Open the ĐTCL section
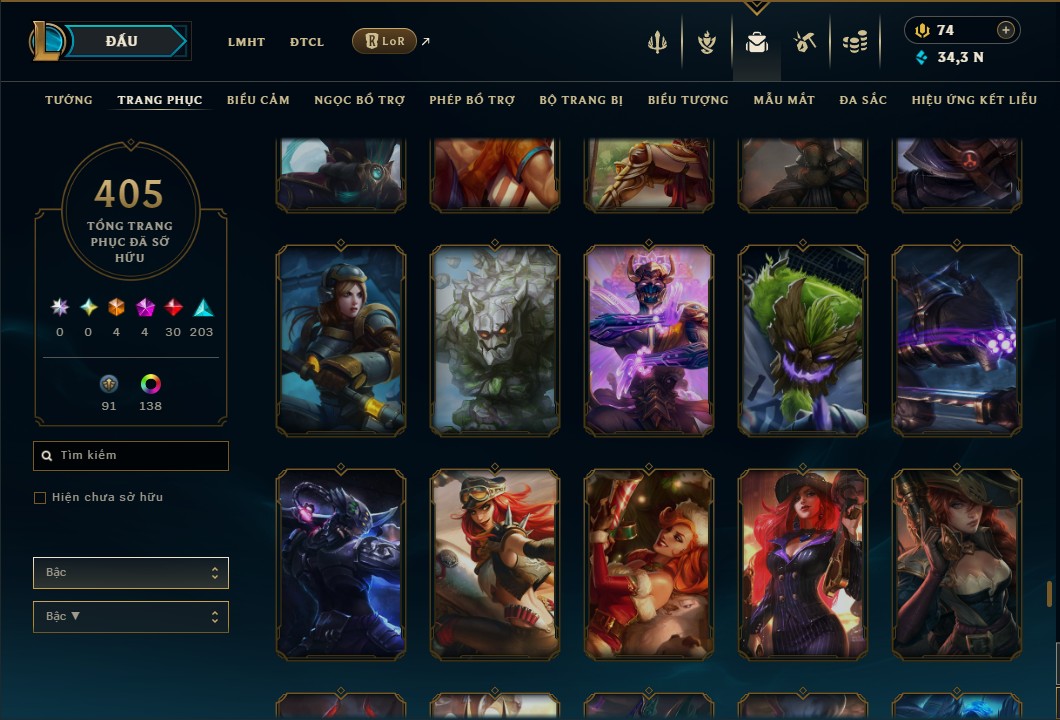Screen dimensions: 1060x720 click(x=307, y=42)
